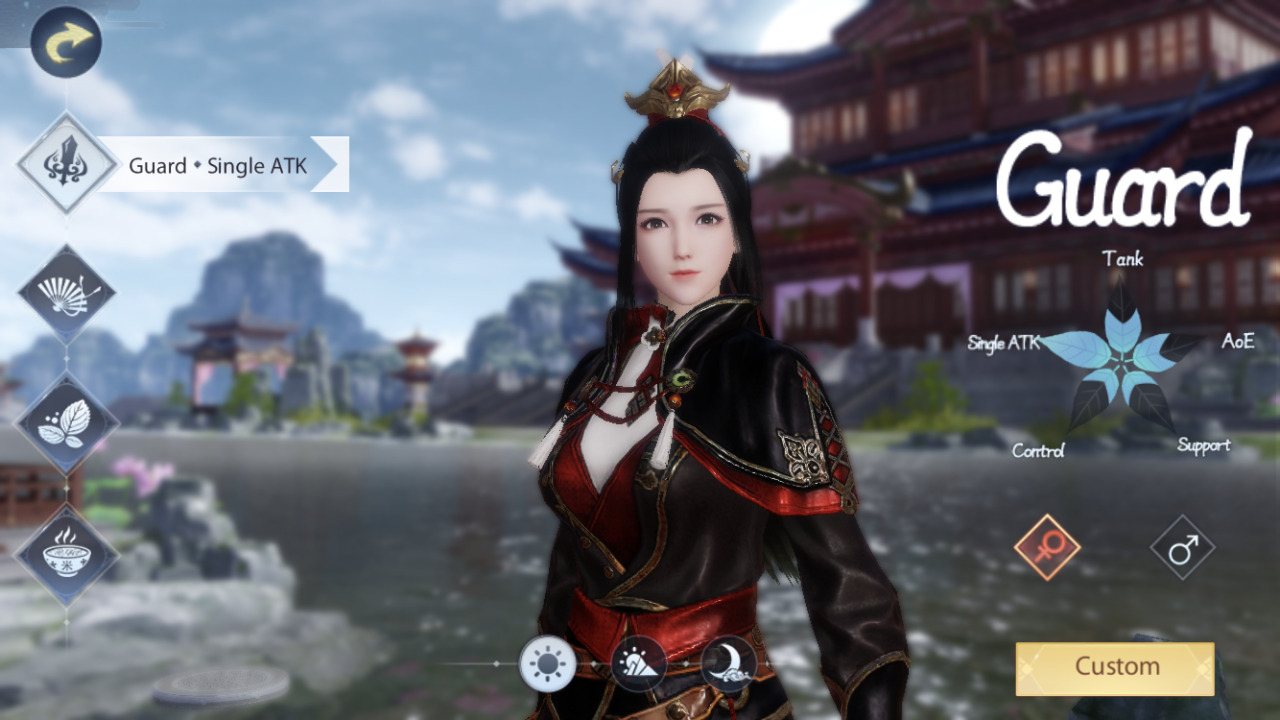Select the female gender symbol

click(x=1045, y=547)
